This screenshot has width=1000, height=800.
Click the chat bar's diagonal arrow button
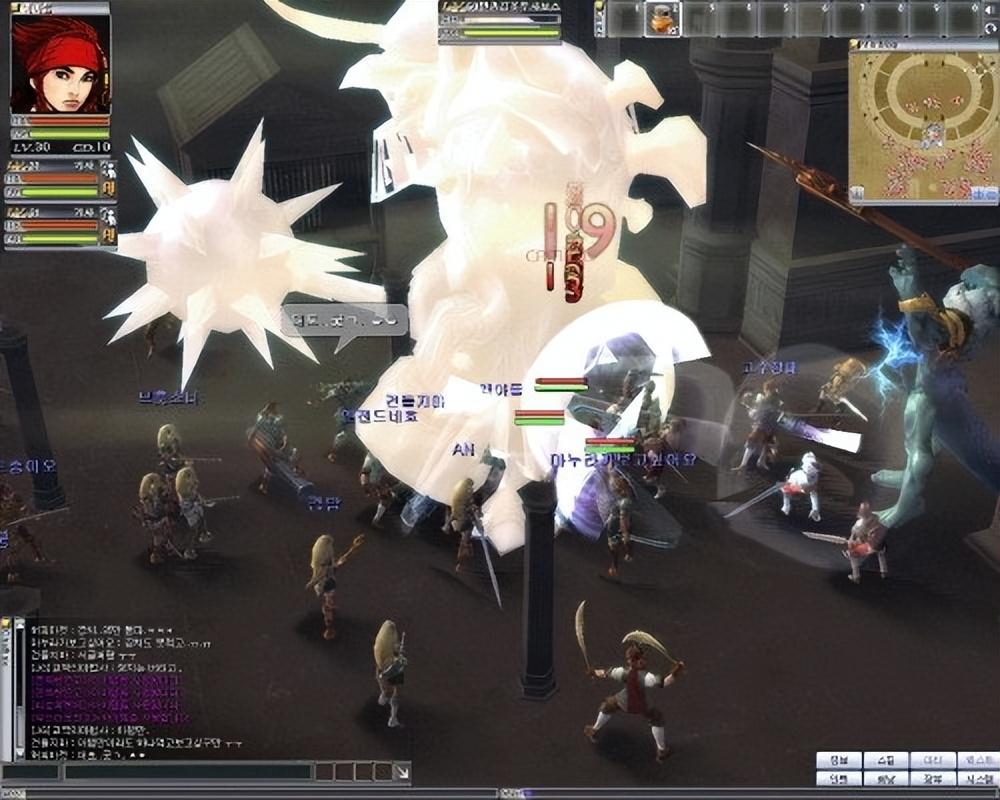pos(401,772)
